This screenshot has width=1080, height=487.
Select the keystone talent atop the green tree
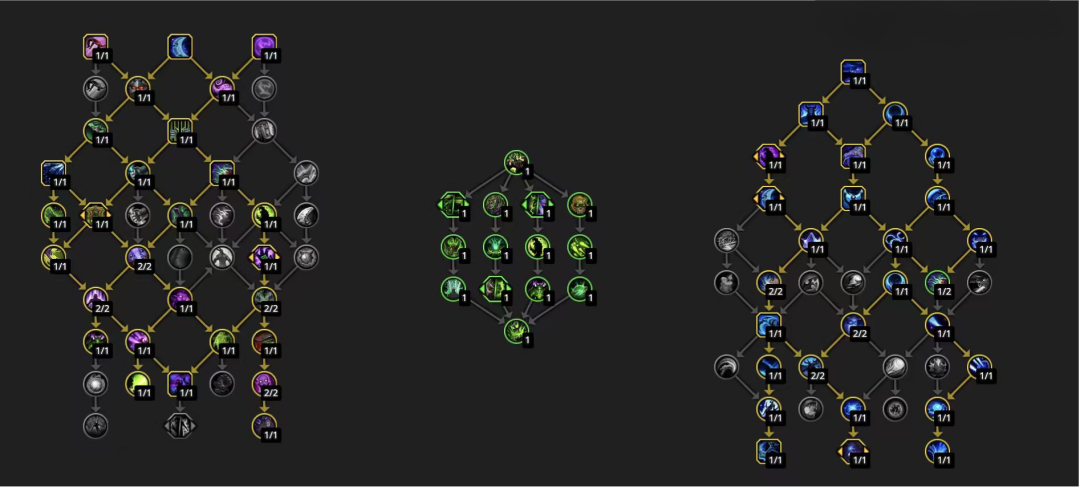click(x=516, y=162)
